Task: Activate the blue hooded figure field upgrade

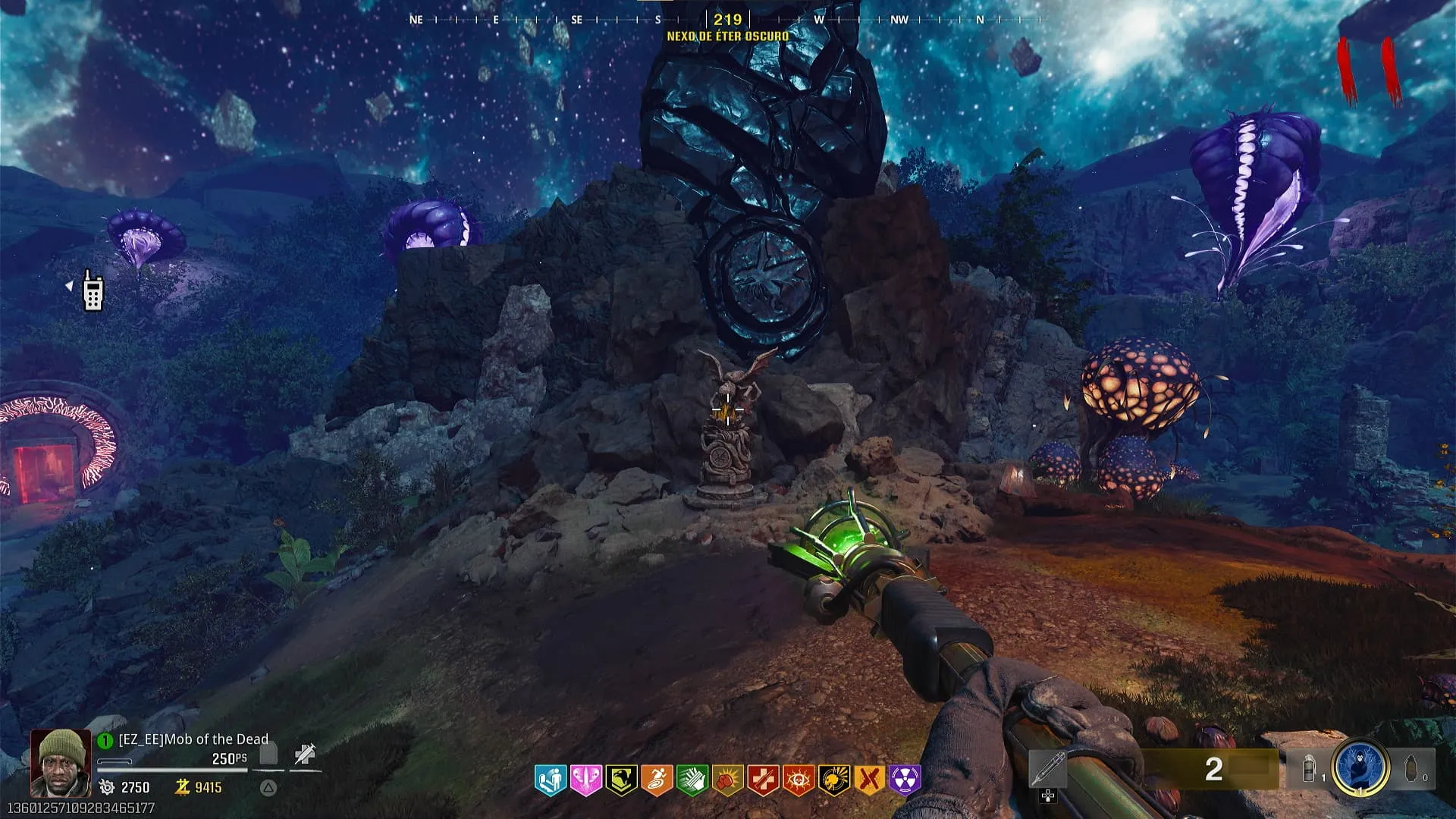Action: point(1361,768)
